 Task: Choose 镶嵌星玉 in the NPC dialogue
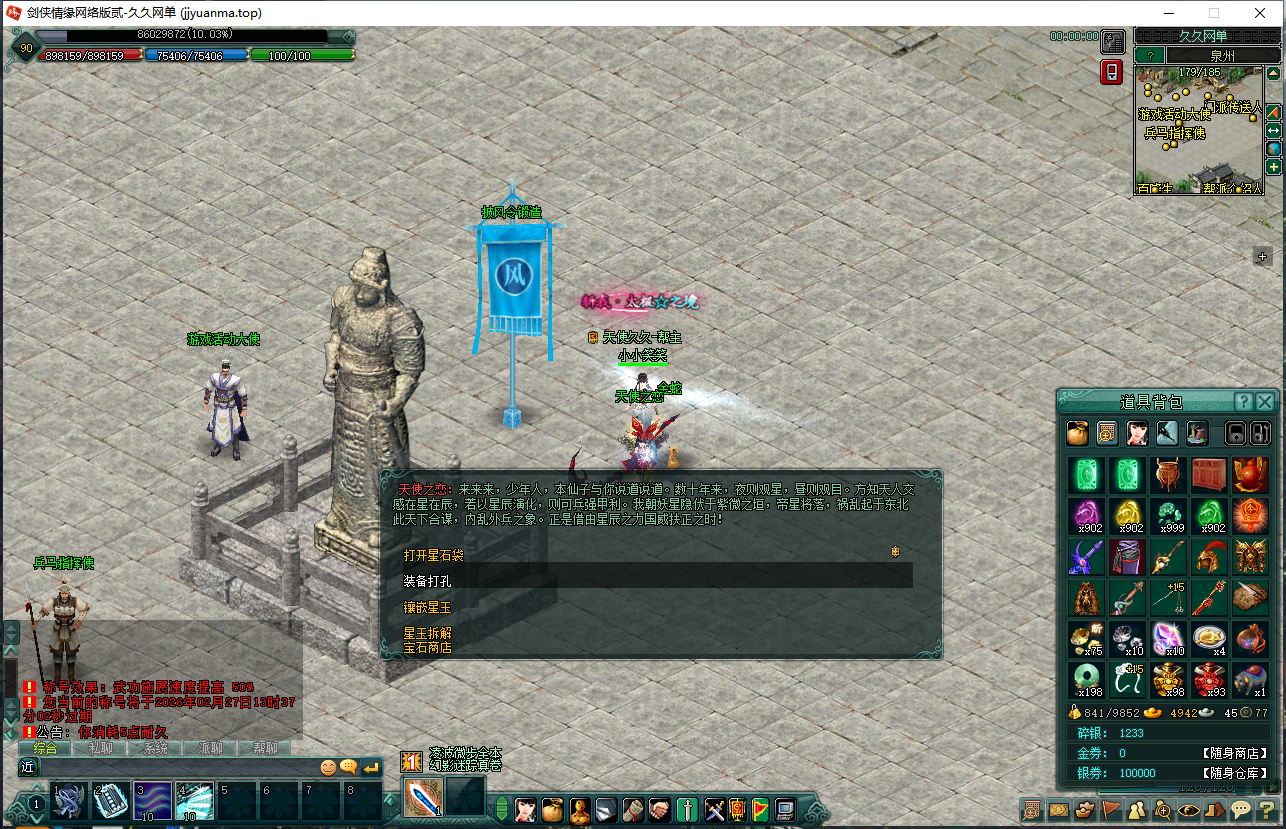pos(427,607)
